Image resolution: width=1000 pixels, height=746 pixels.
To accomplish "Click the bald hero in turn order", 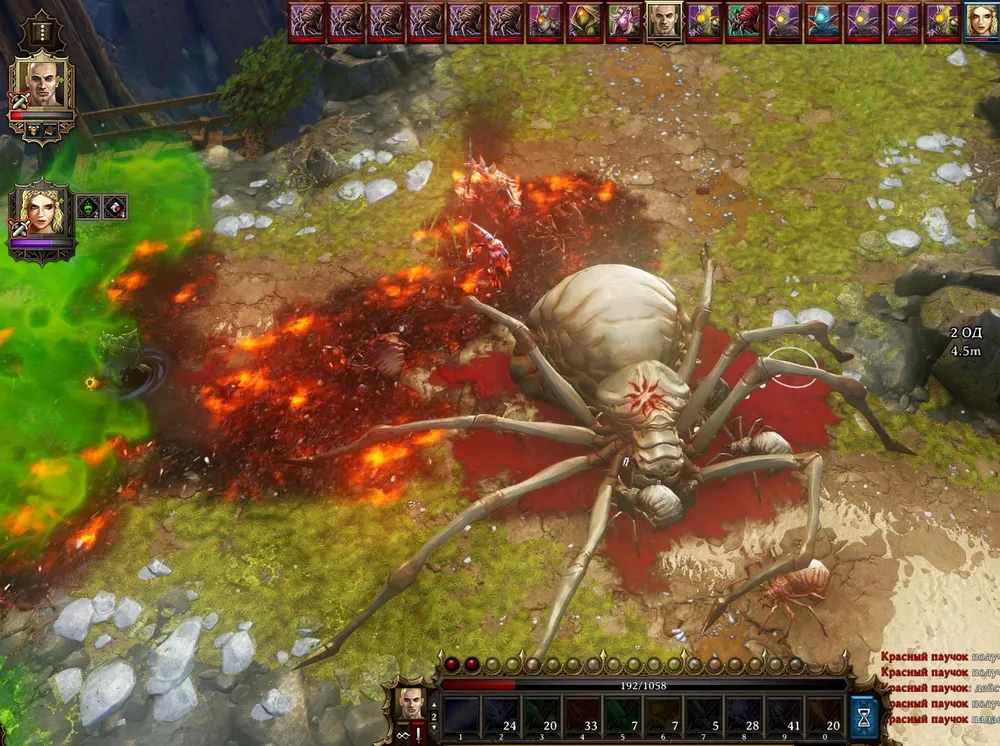I will coord(662,21).
